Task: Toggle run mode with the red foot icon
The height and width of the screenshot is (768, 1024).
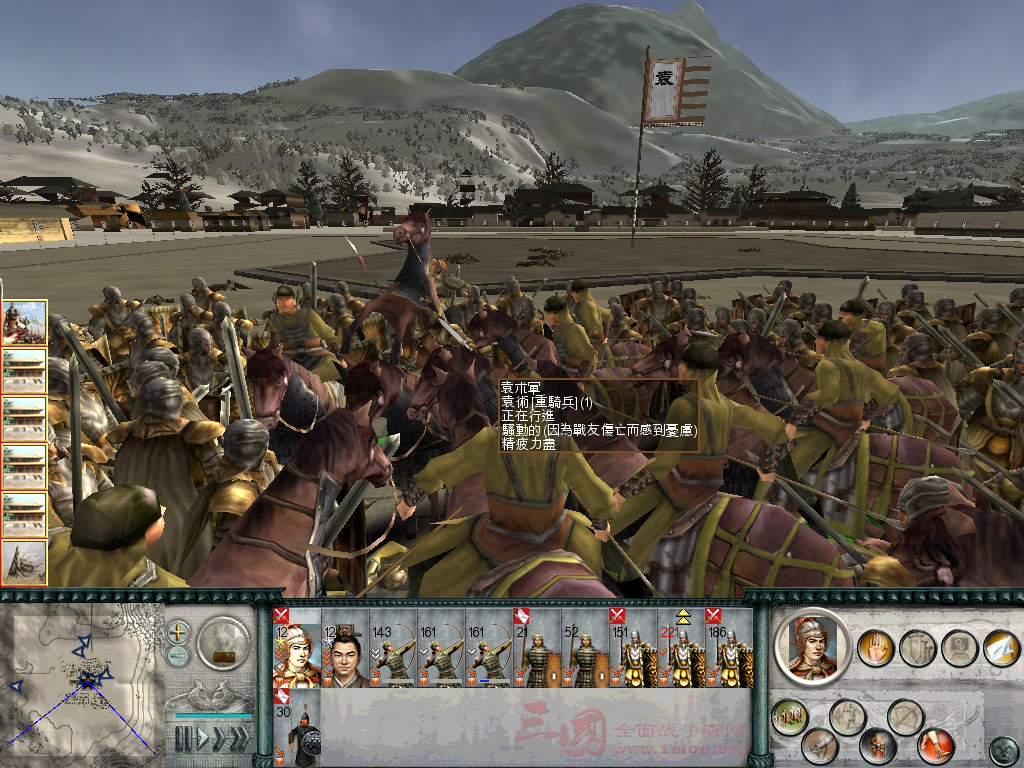Action: [x=936, y=745]
